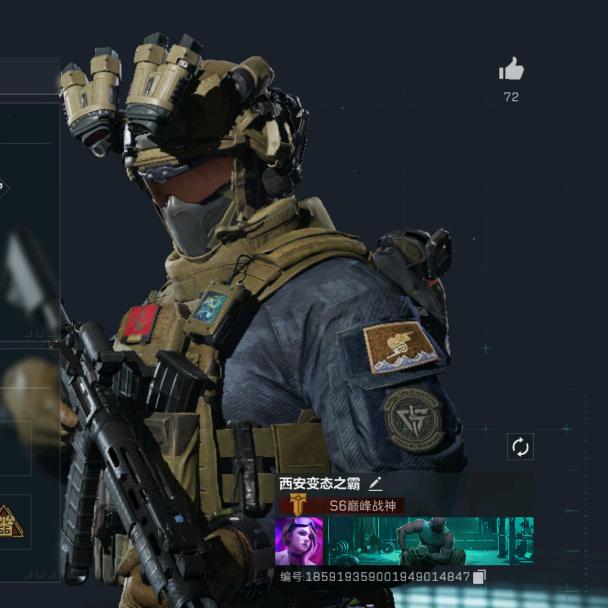The height and width of the screenshot is (608, 608).
Task: Edit the player name with the pencil icon
Action: [375, 483]
